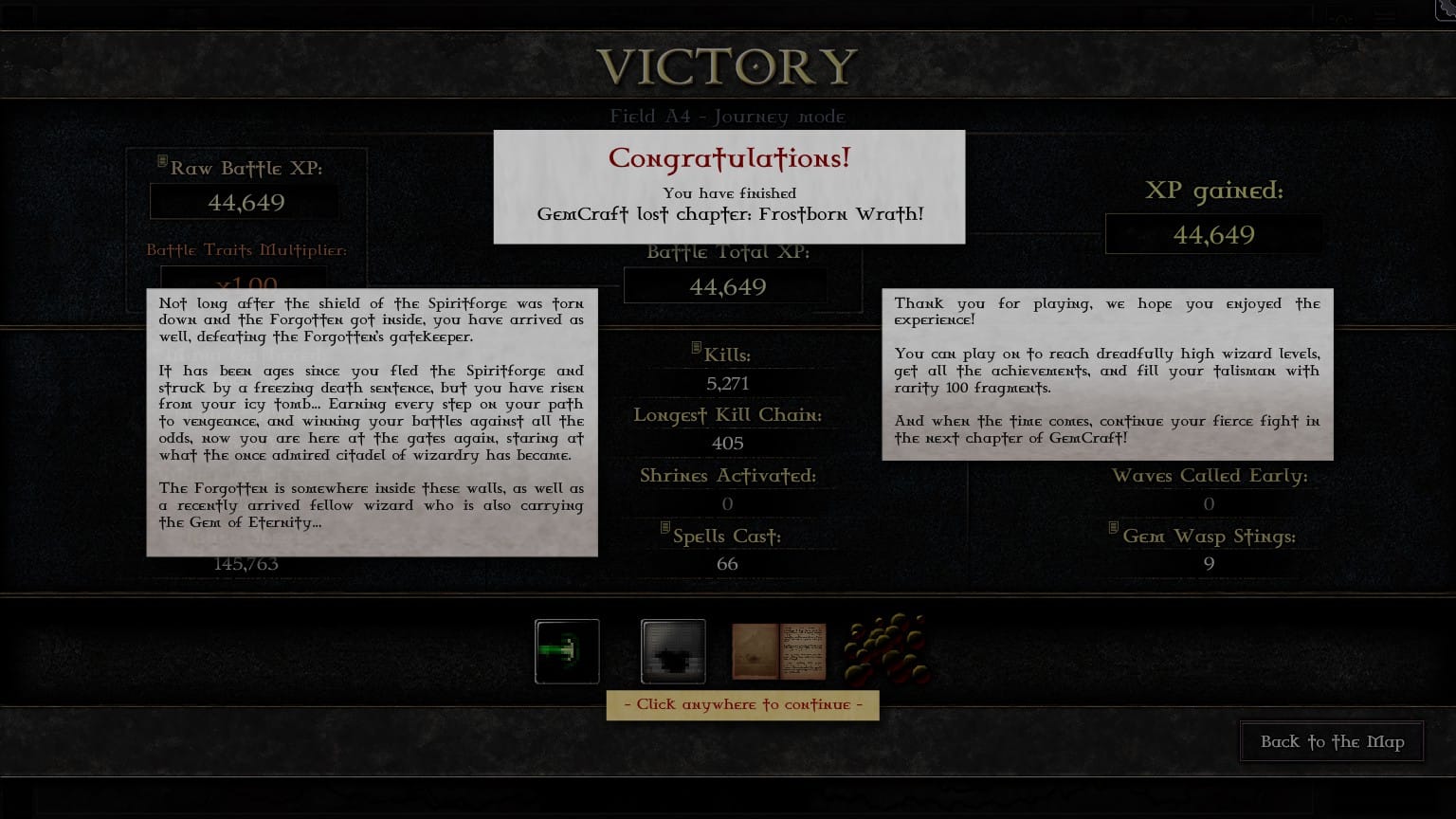
Task: Open the gear settings icon
Action: point(1447,8)
